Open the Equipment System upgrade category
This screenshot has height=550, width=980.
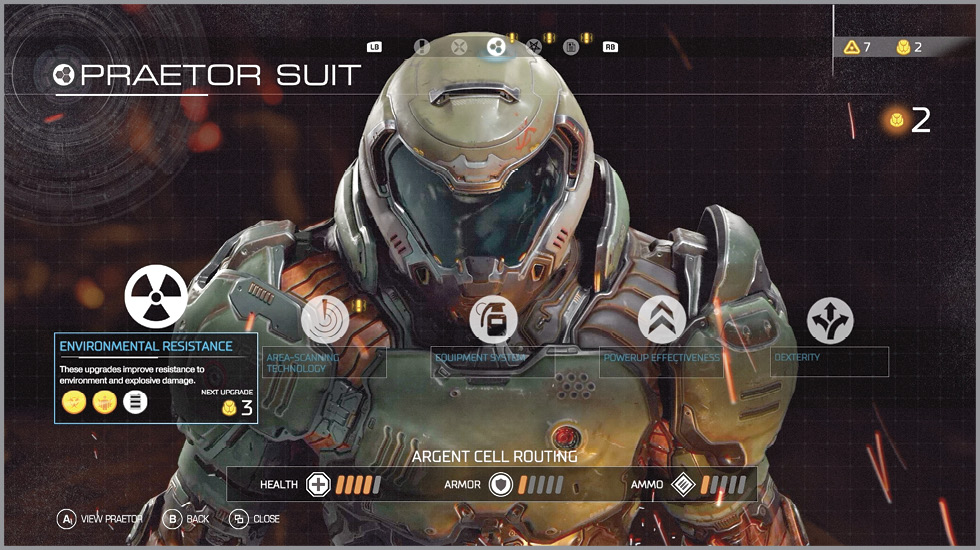coord(493,320)
